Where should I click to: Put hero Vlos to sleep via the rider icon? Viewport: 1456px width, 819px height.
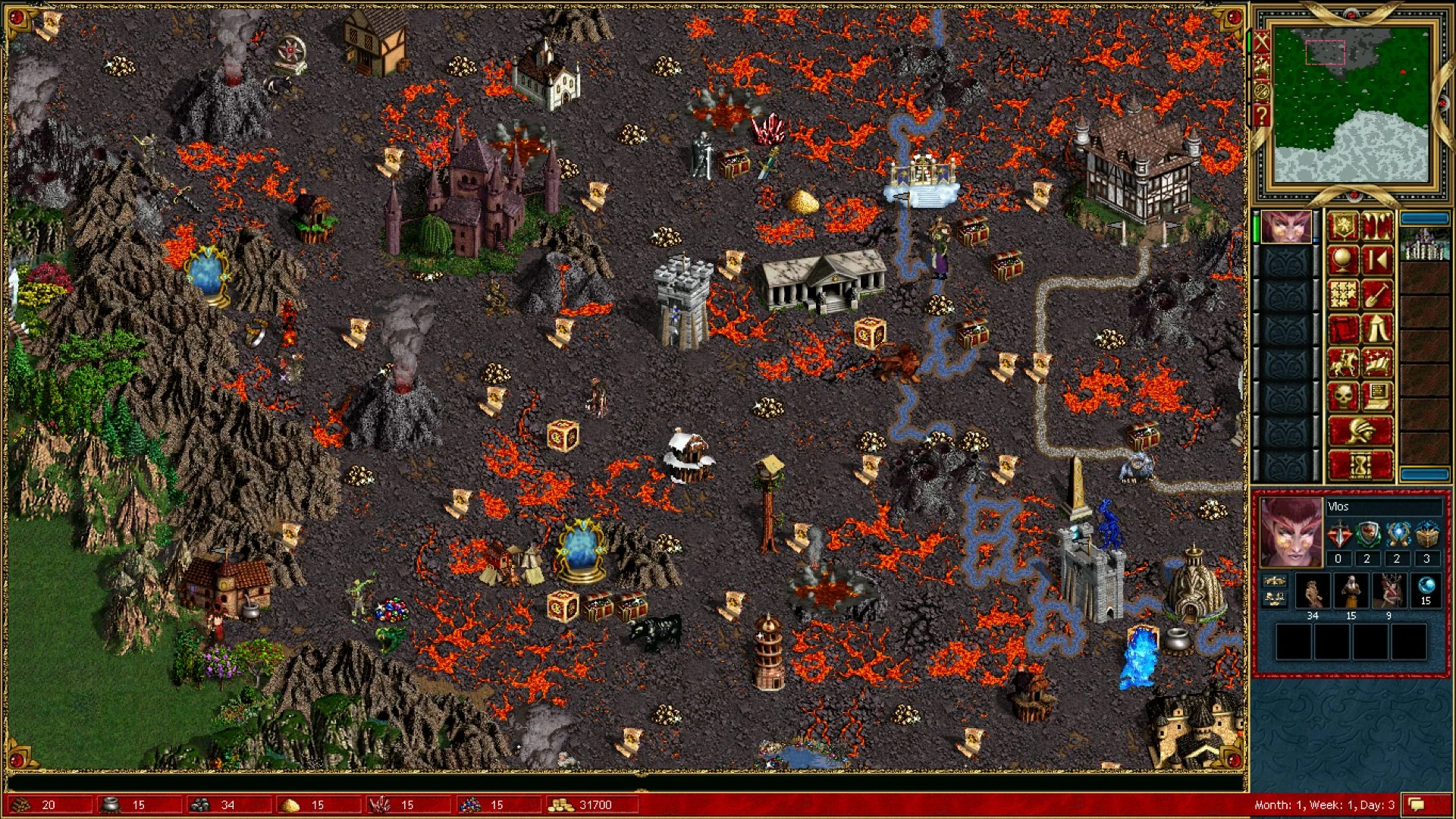[1343, 363]
